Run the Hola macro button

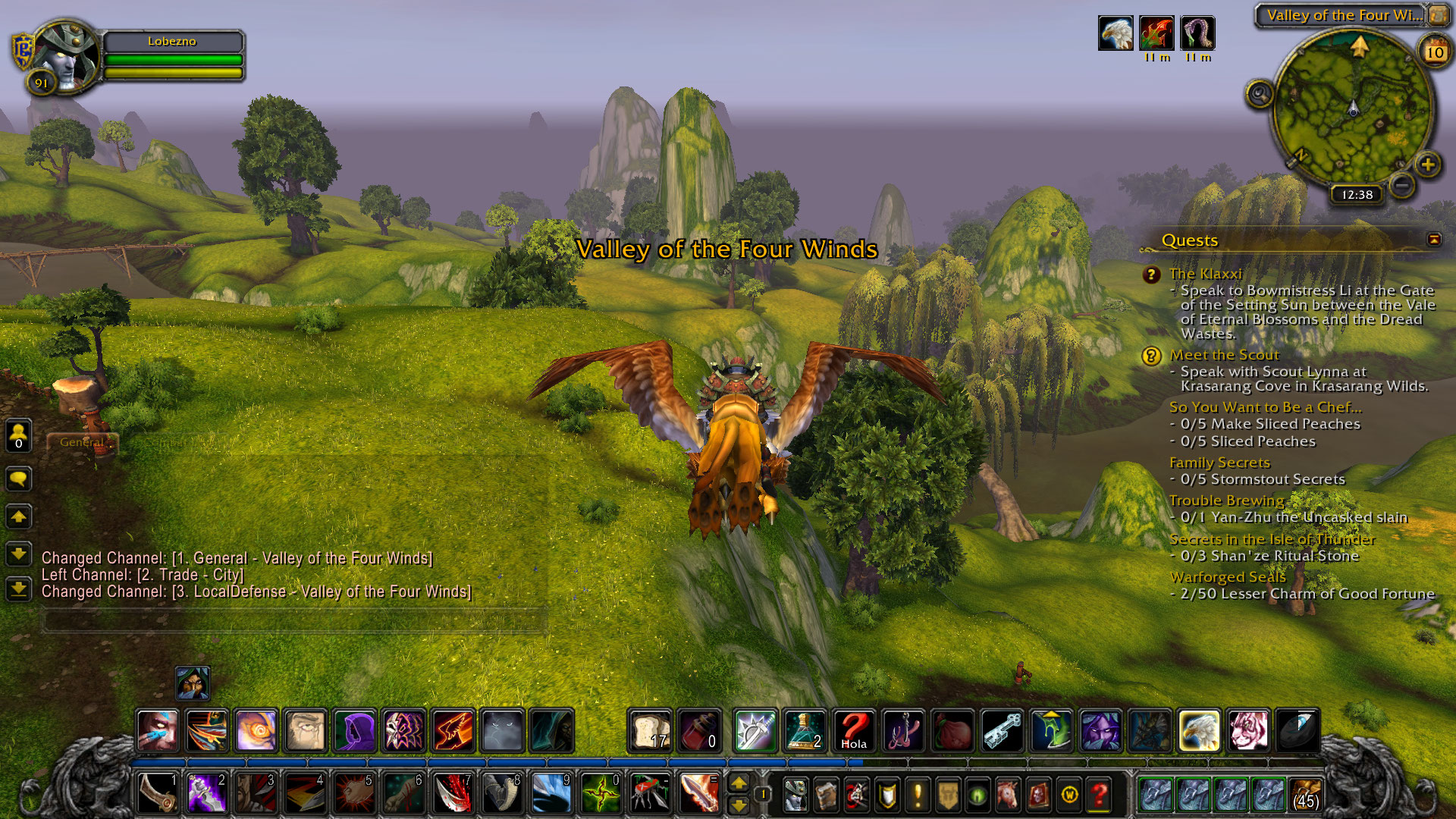(854, 730)
